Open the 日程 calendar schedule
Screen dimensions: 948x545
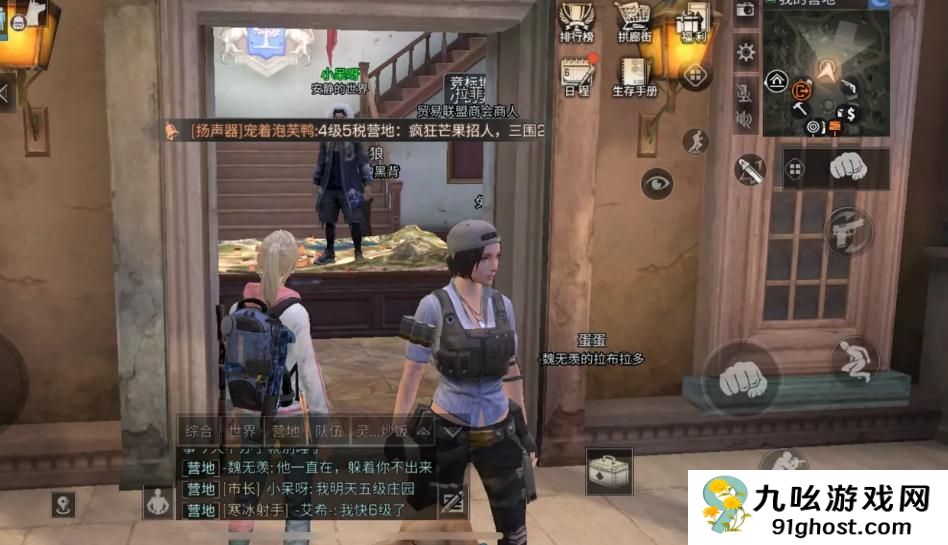pyautogui.click(x=577, y=73)
